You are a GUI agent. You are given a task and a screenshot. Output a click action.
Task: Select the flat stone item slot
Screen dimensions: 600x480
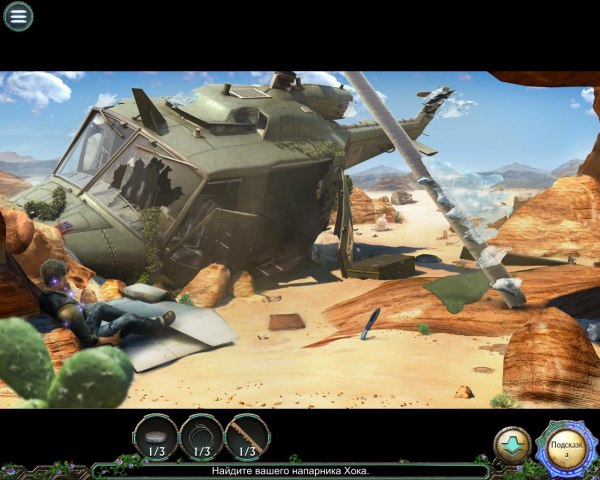tap(155, 437)
